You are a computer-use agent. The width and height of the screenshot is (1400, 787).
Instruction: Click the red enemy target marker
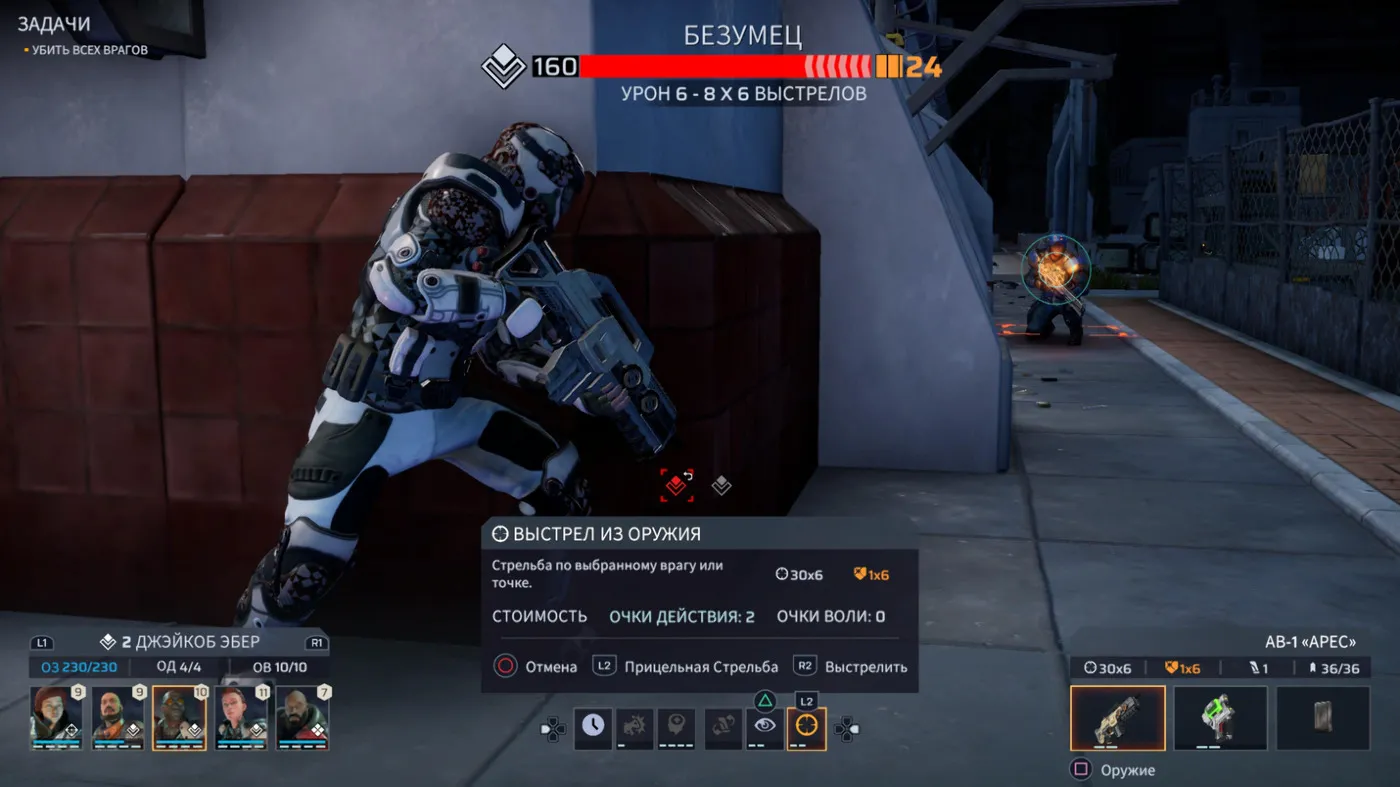[677, 485]
